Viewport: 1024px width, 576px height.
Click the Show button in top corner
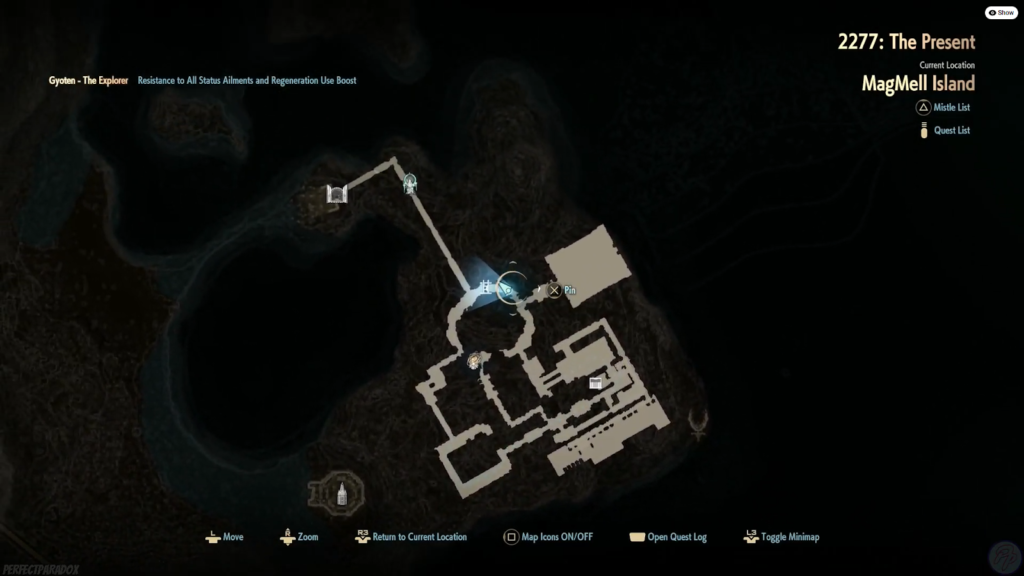coord(1001,13)
